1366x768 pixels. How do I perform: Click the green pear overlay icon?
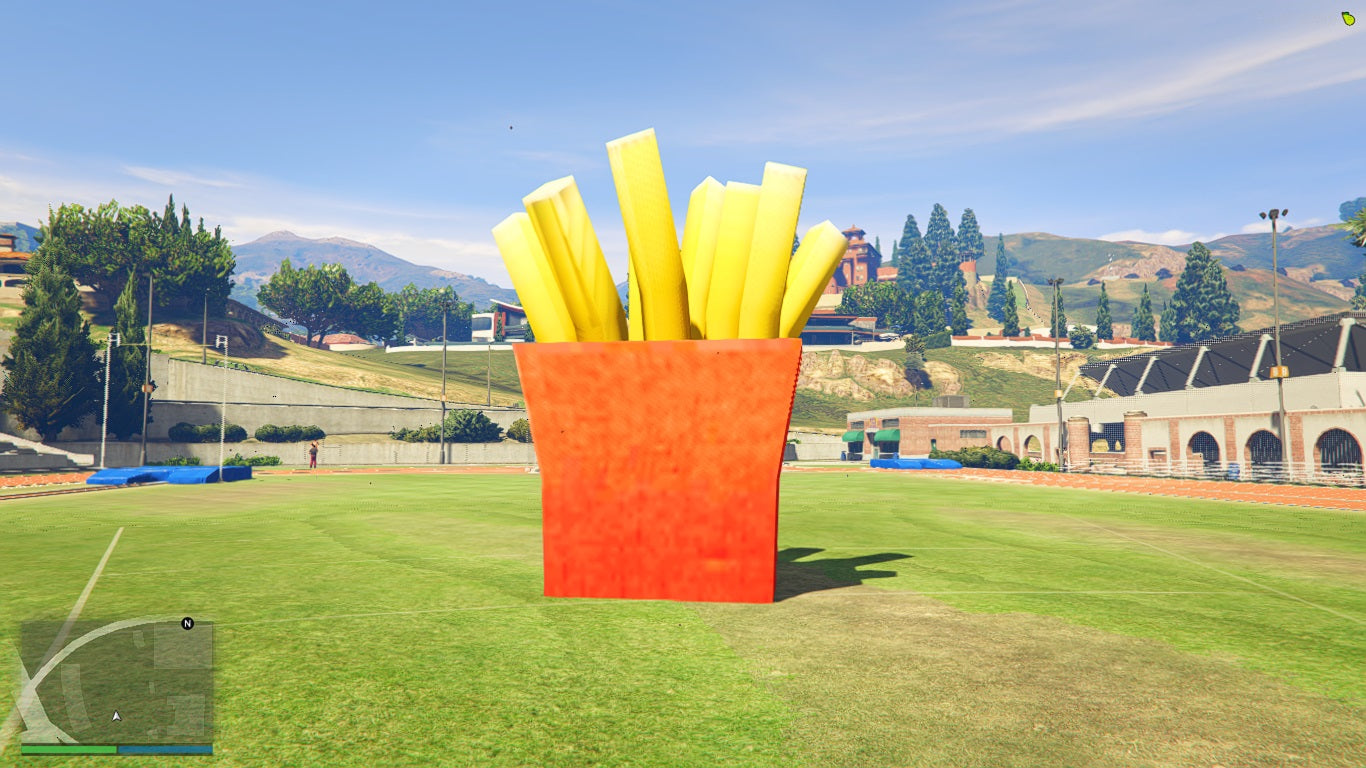[x=1348, y=18]
